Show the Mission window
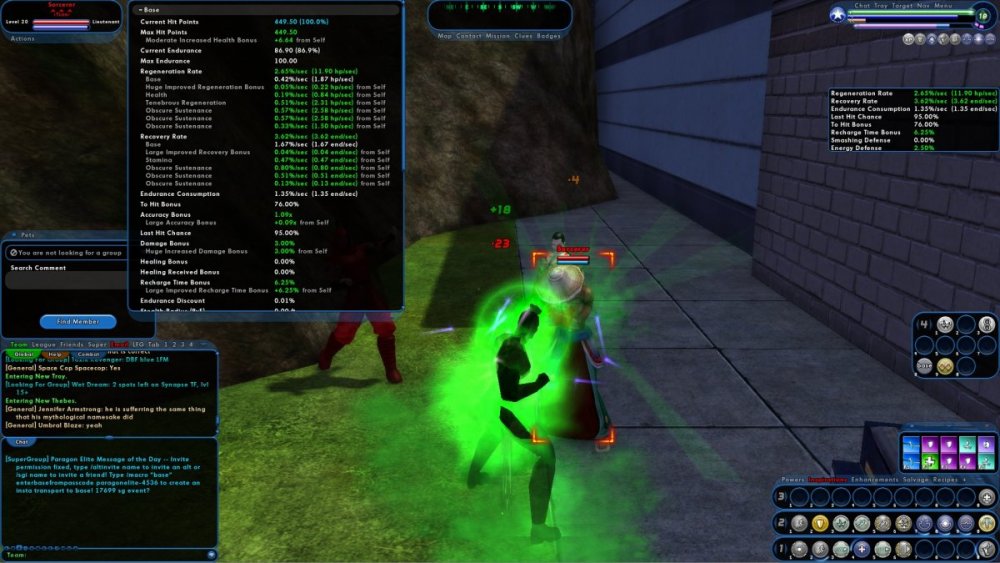This screenshot has width=1000, height=563. pyautogui.click(x=497, y=35)
